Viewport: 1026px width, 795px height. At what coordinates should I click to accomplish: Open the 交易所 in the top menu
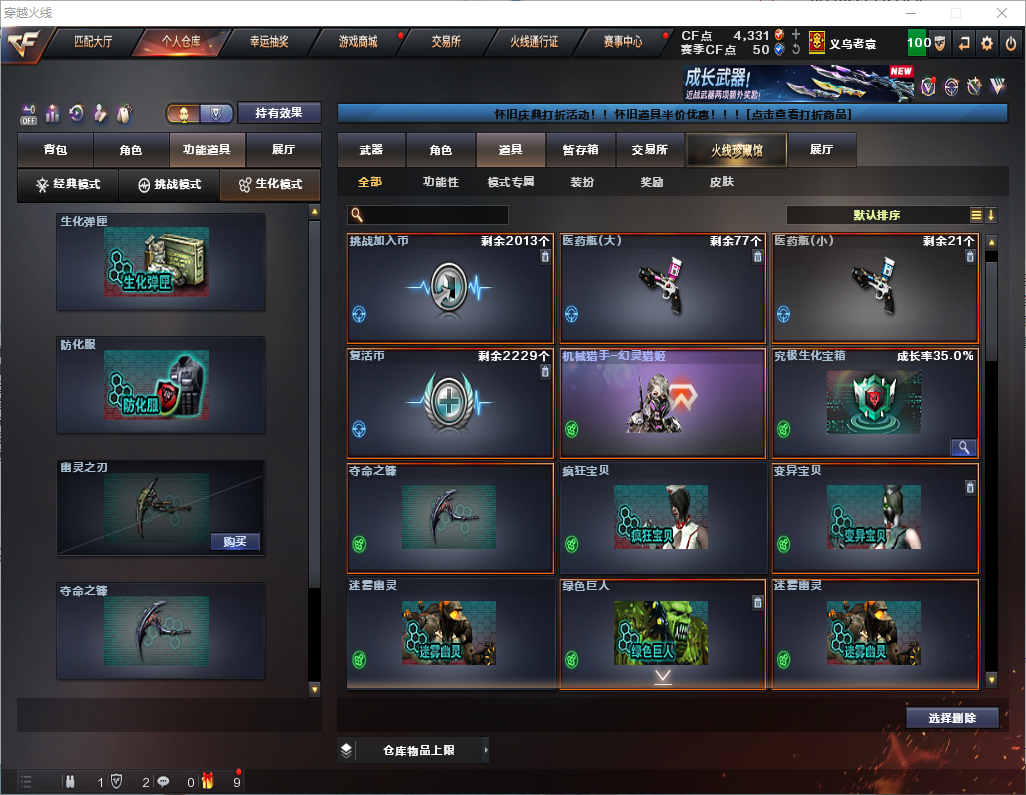446,42
